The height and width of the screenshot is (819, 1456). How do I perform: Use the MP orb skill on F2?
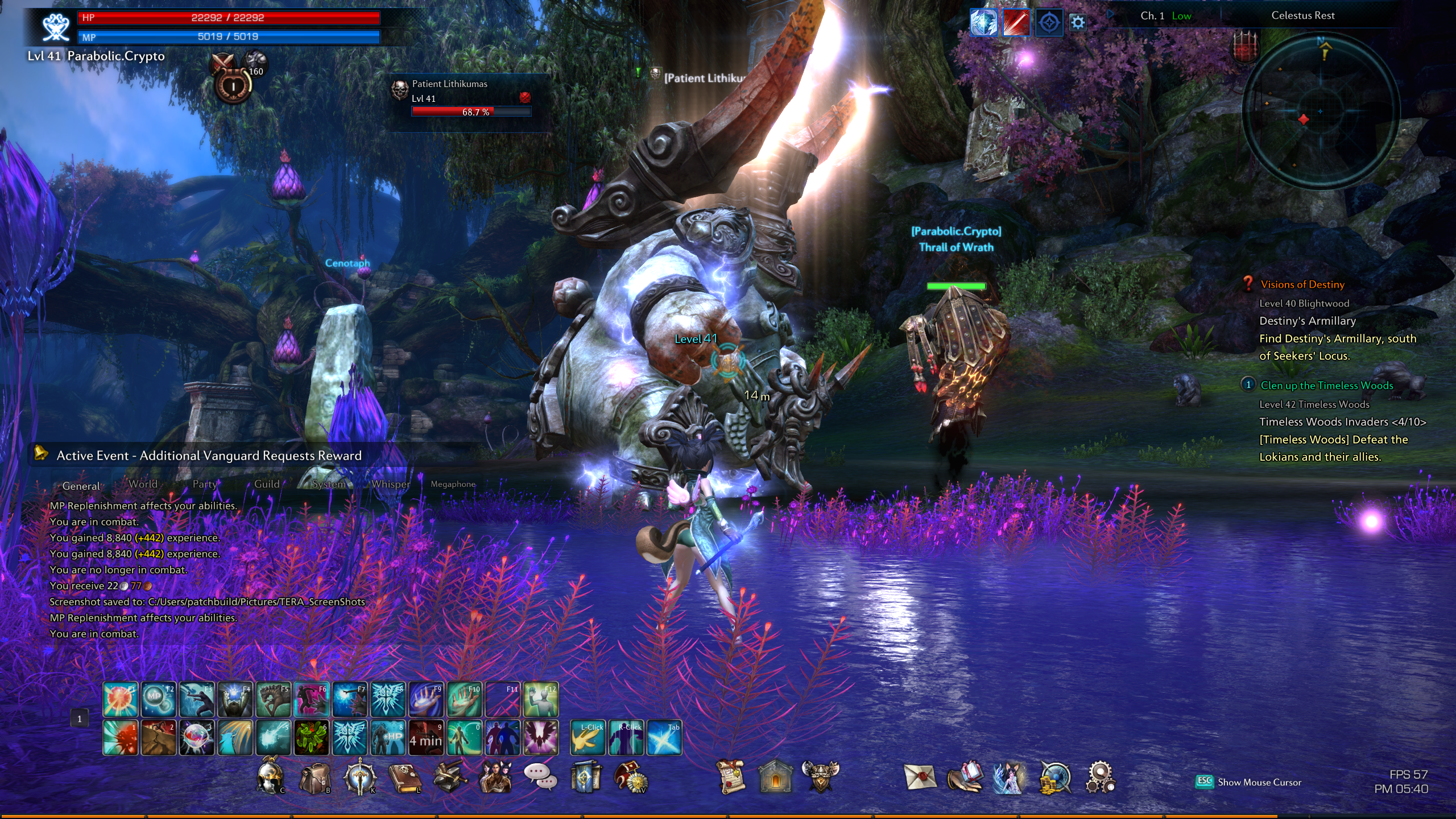tap(158, 699)
